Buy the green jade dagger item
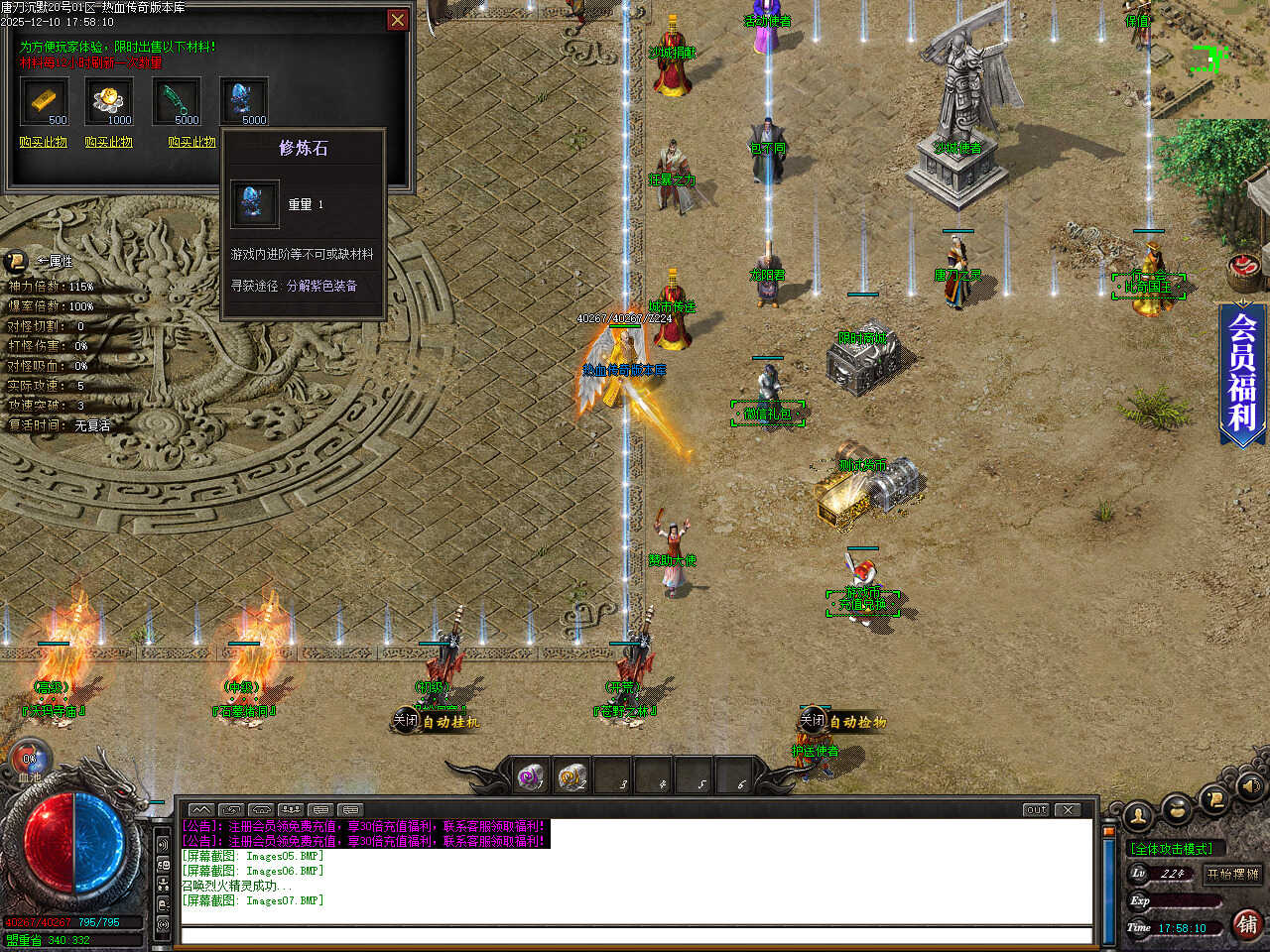This screenshot has width=1270, height=952. (x=191, y=142)
